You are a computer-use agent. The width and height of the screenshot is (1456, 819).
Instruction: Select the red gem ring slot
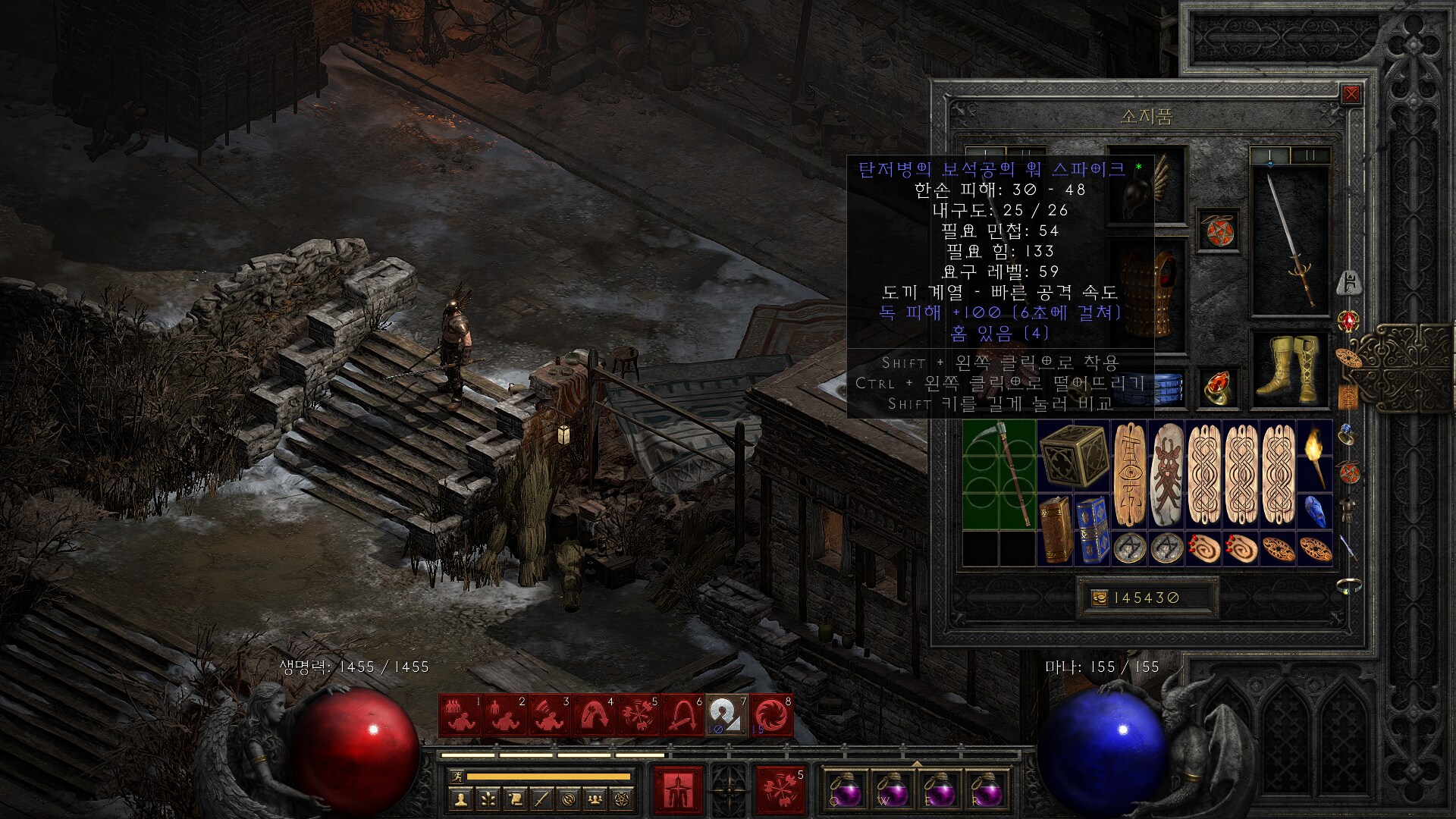click(x=1218, y=387)
